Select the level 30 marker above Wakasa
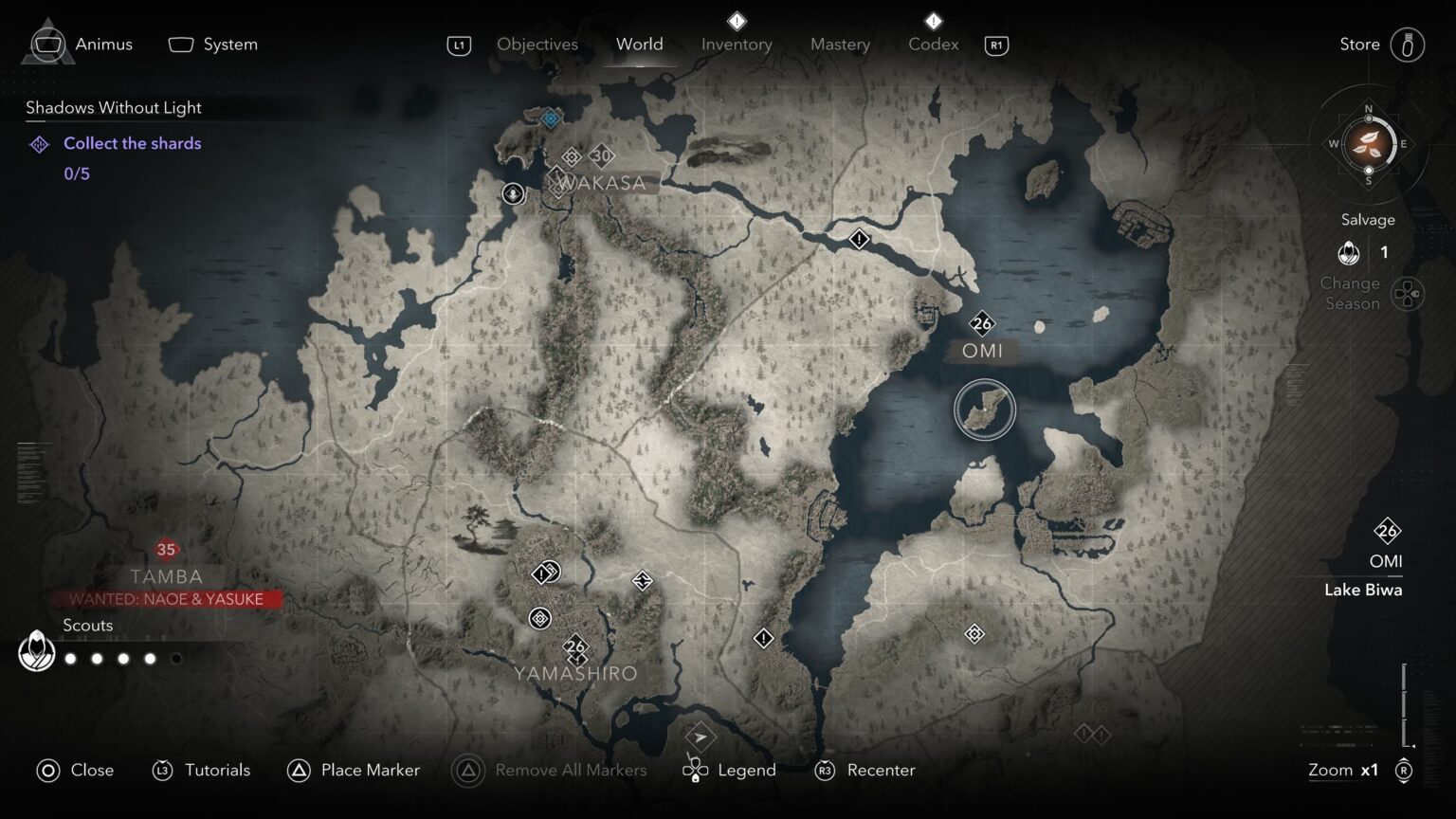Viewport: 1456px width, 819px height. [602, 156]
